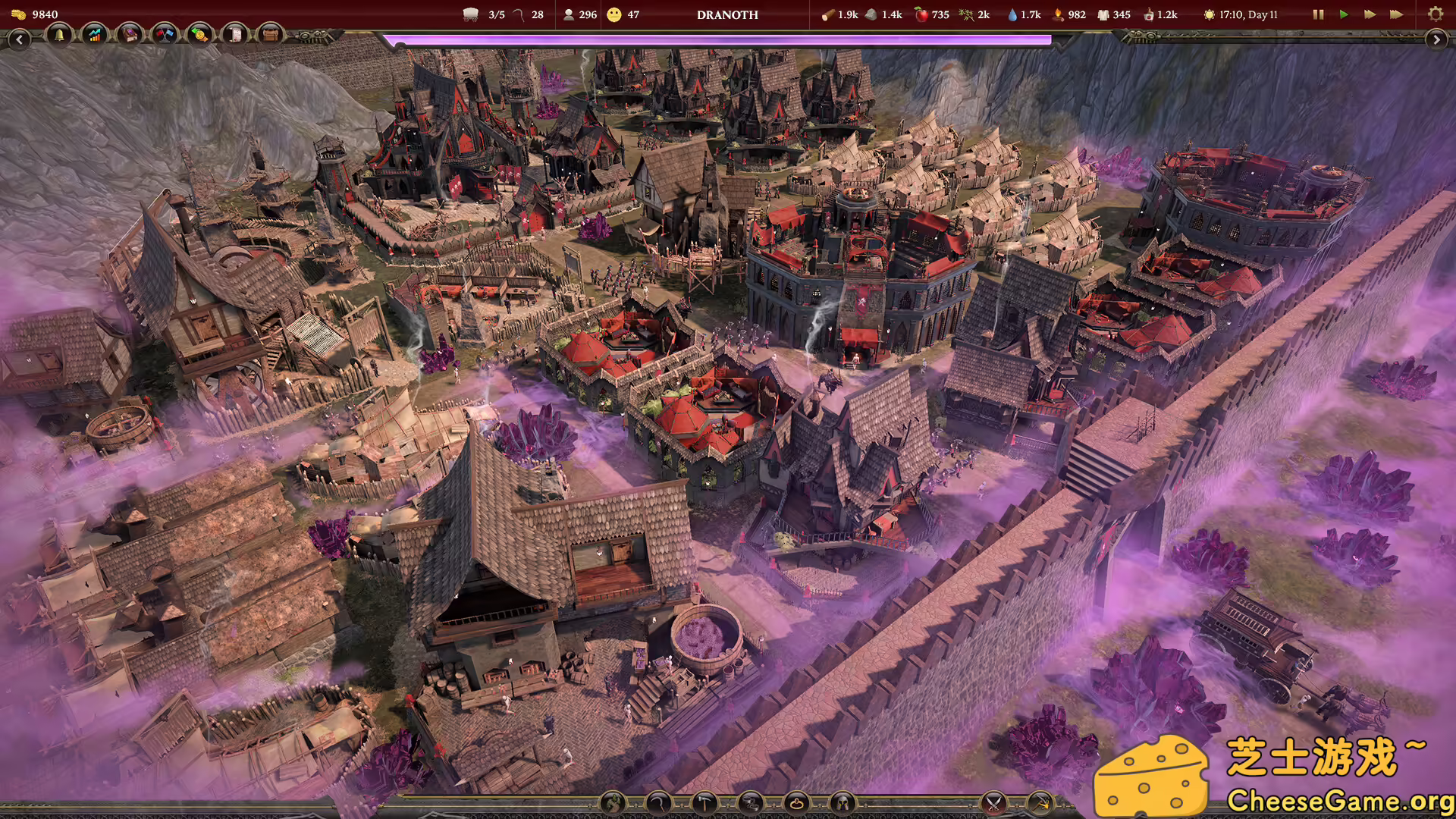1456x819 pixels.
Task: Enable fastest game speed
Action: tap(1398, 14)
